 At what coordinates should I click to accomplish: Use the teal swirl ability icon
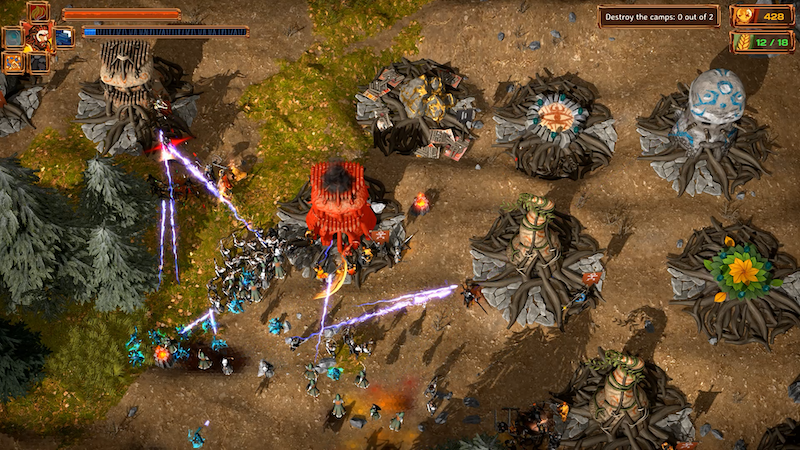click(13, 37)
